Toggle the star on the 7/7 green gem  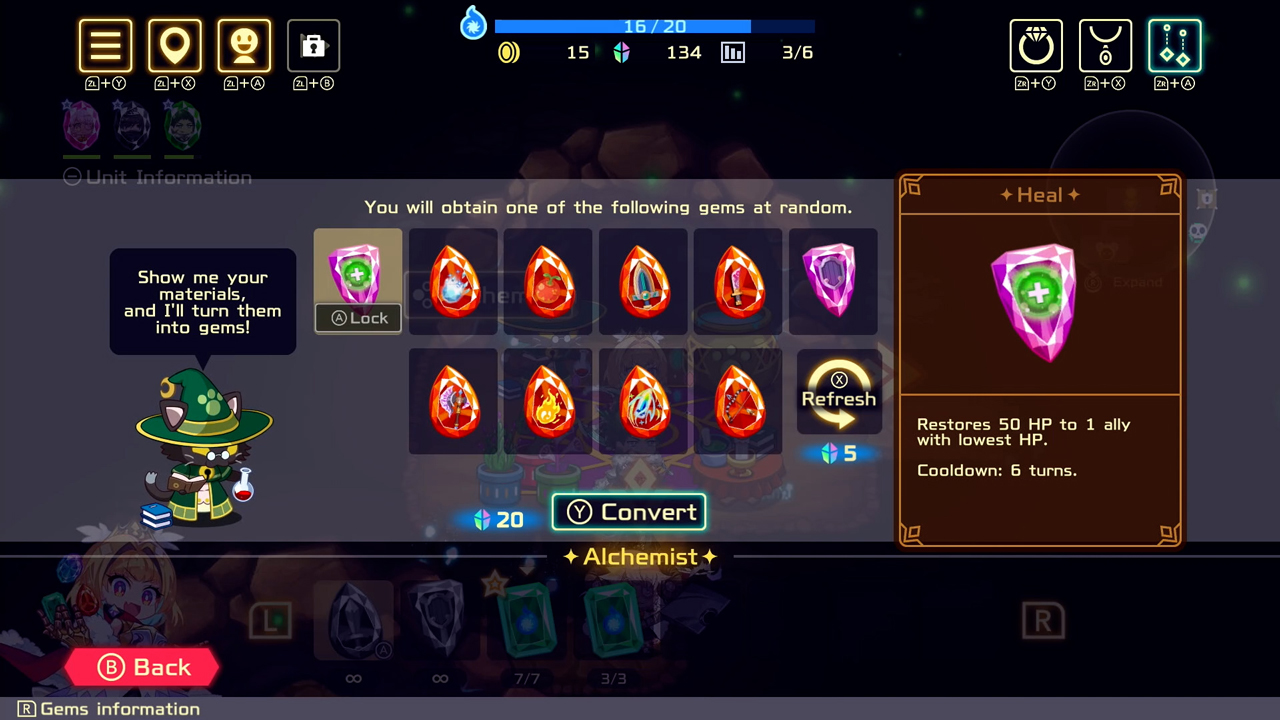pos(493,585)
